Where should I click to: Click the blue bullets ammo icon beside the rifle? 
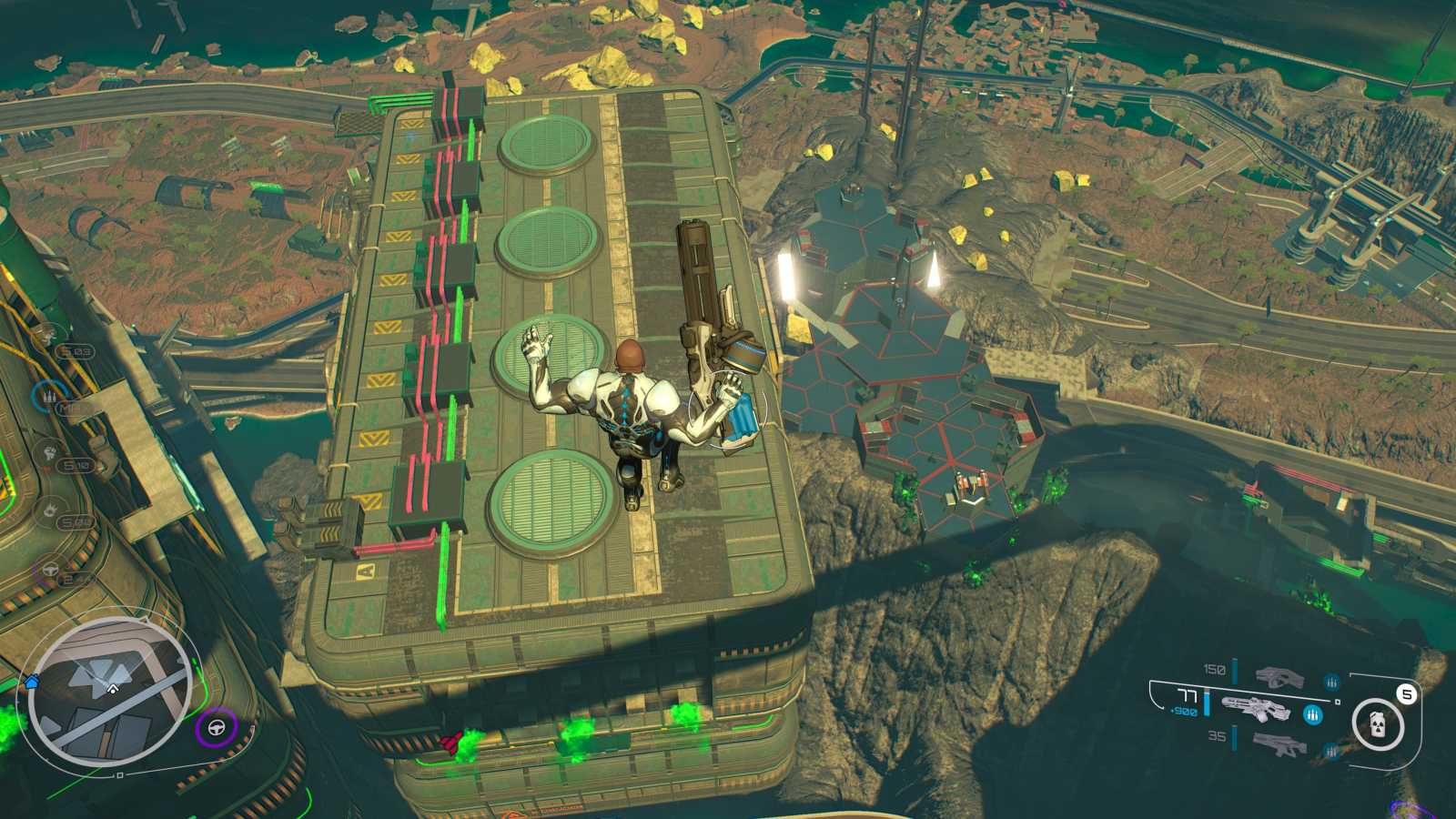(x=1312, y=715)
